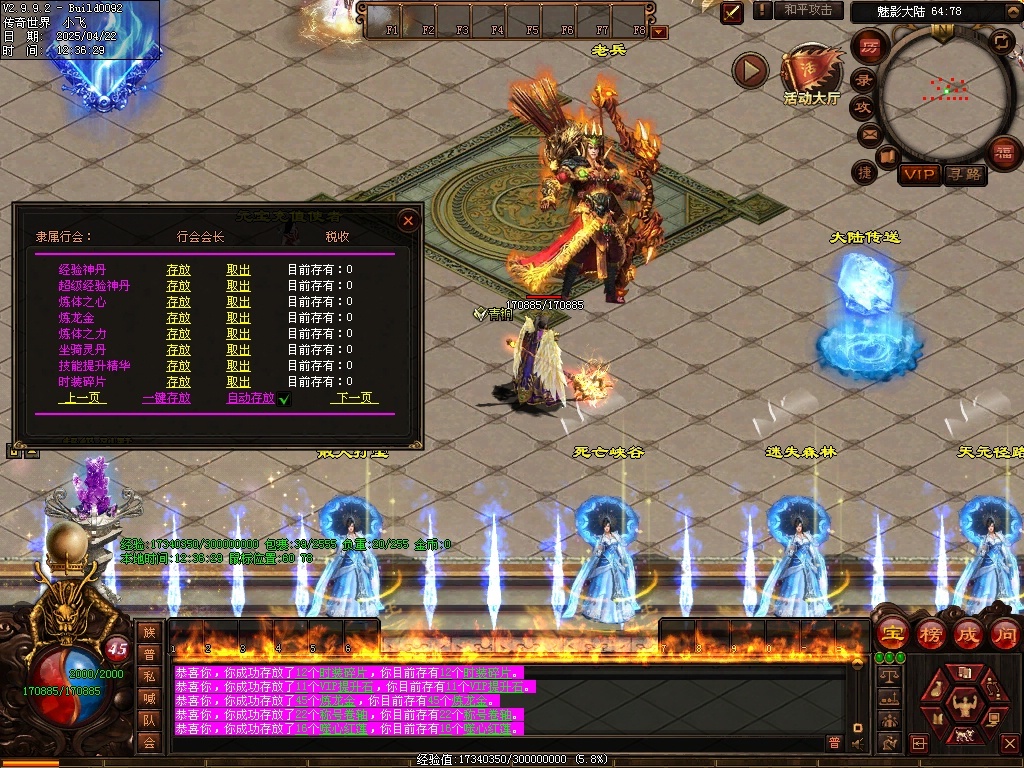Toggle the 自动存放 auto-deposit checkbox

[284, 399]
